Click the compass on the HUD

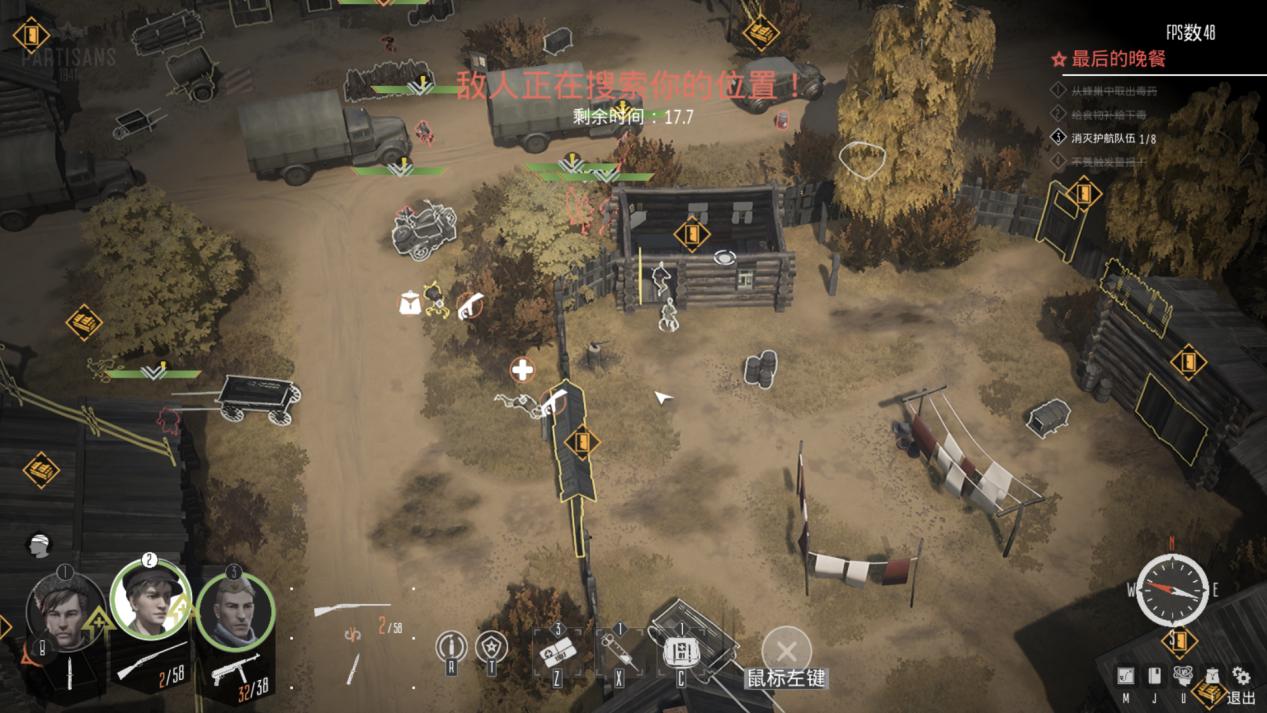(1172, 590)
